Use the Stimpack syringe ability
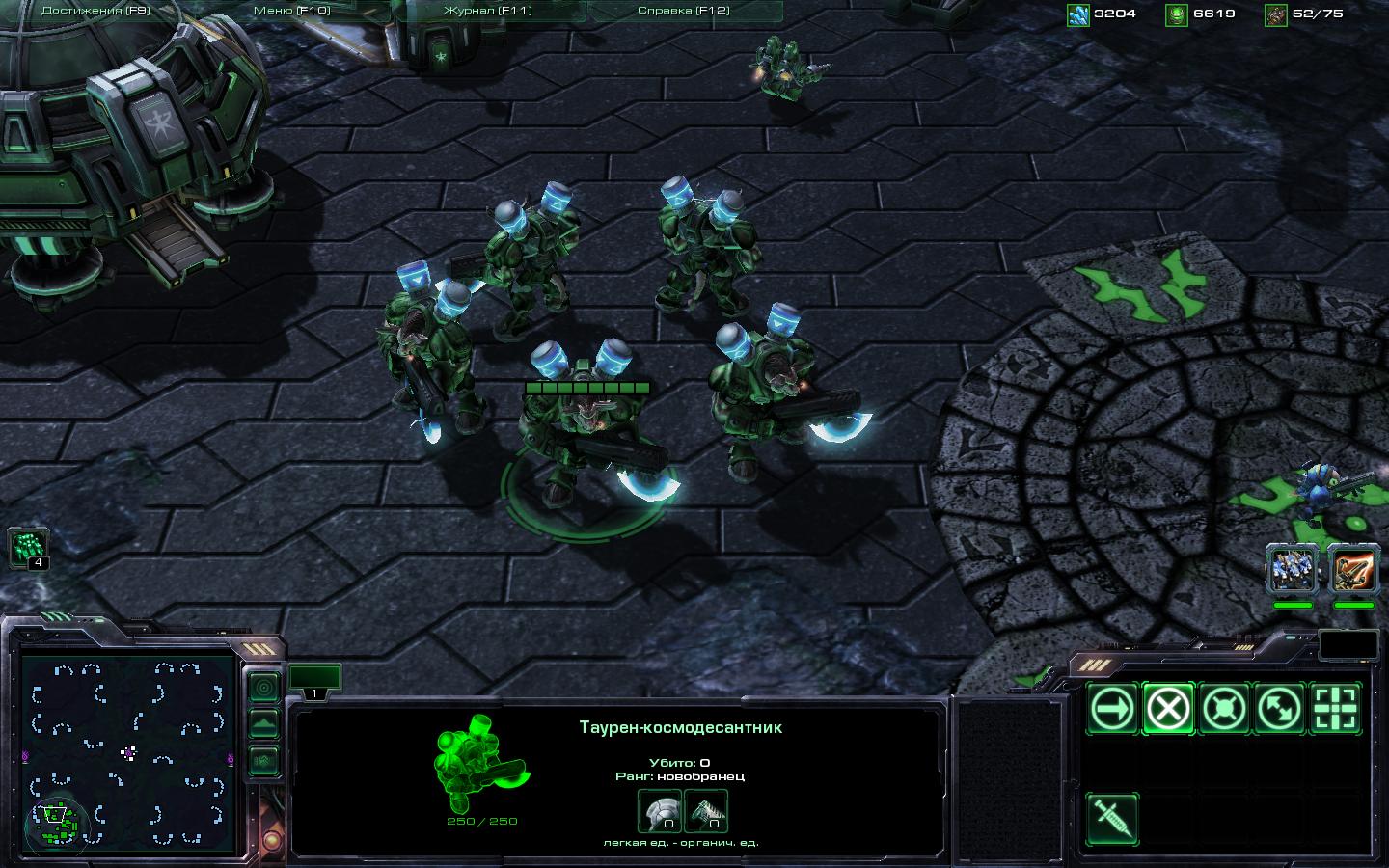Screen dimensions: 1389x868 pyautogui.click(x=1112, y=819)
